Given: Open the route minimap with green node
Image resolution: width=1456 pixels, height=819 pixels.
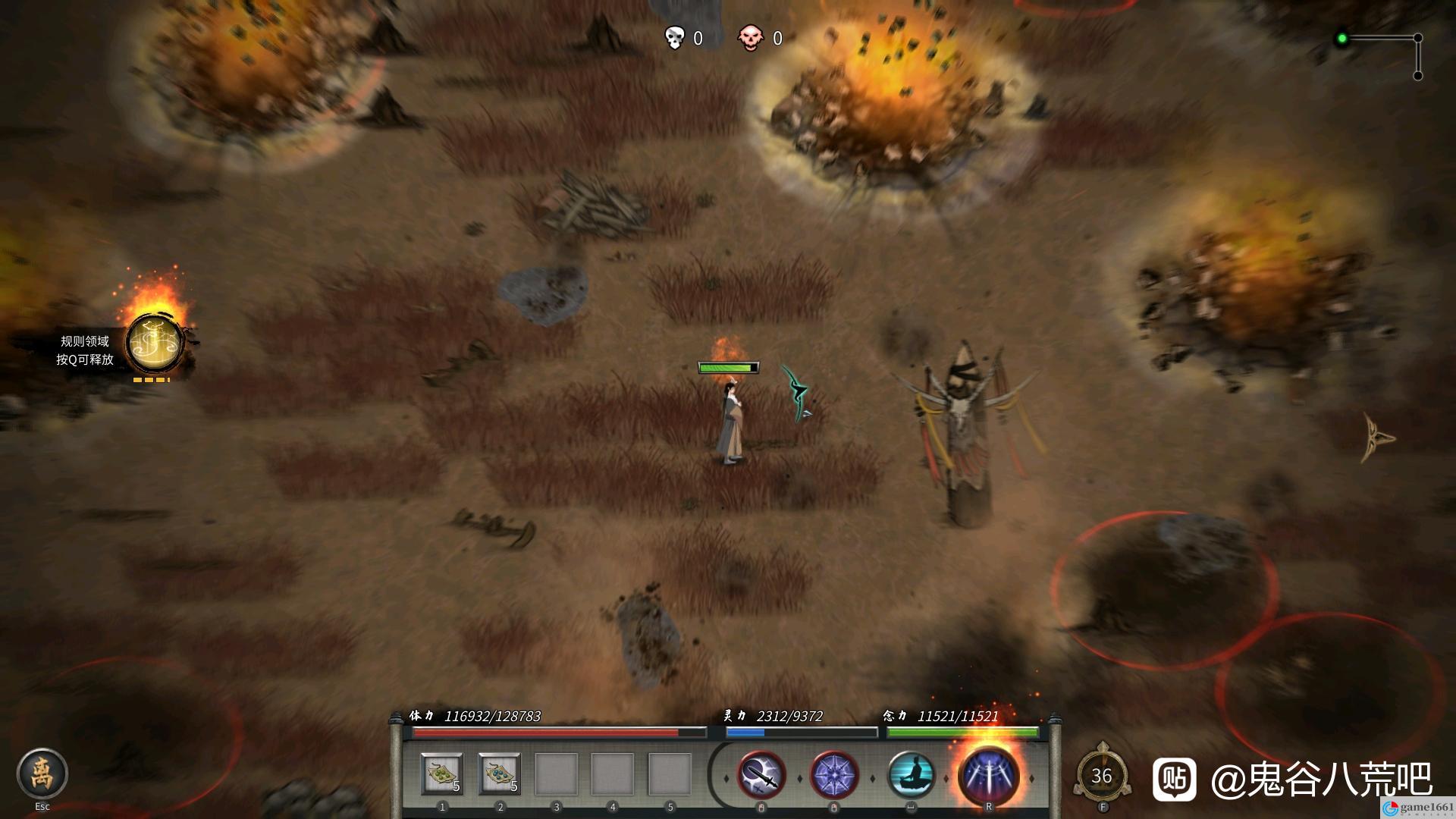Looking at the screenshot, I should coord(1380,55).
